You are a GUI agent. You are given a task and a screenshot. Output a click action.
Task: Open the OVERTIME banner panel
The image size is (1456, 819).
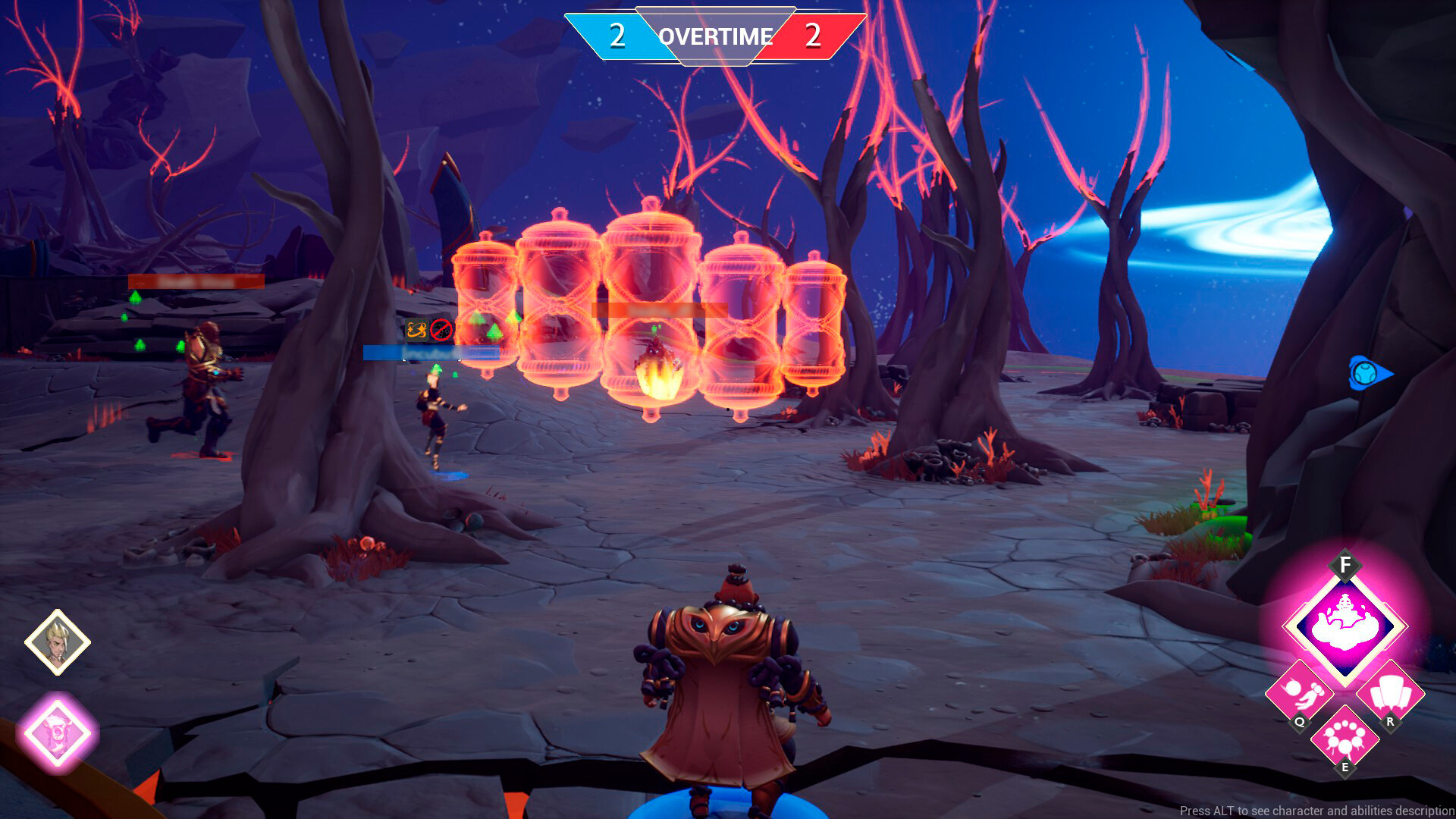715,36
